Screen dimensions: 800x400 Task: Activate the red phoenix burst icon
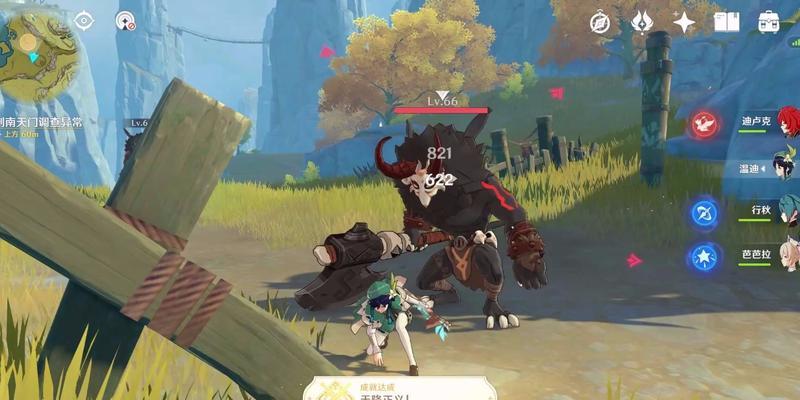point(704,124)
